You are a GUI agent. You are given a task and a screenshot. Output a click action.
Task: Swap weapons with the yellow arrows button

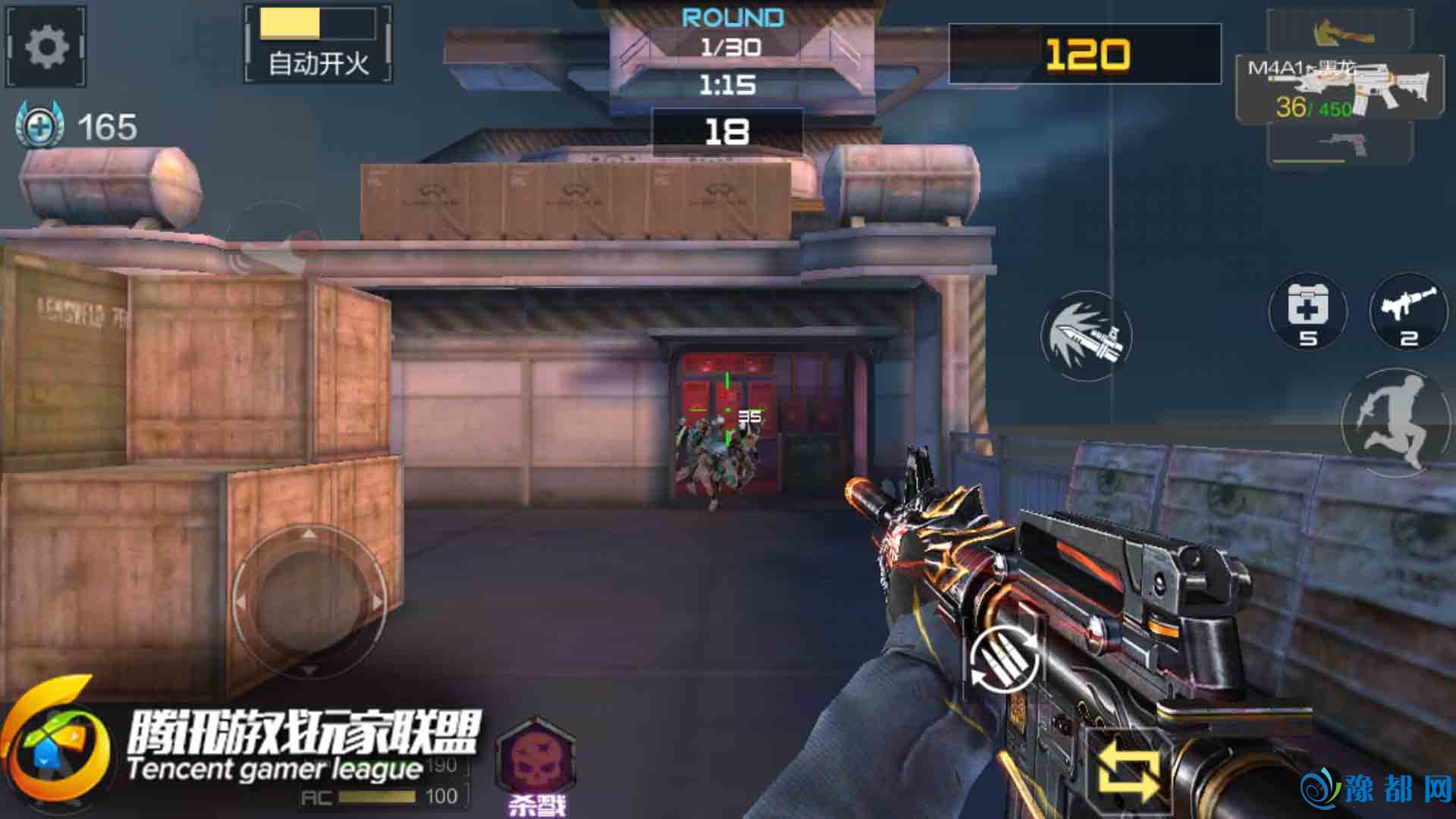[1128, 771]
